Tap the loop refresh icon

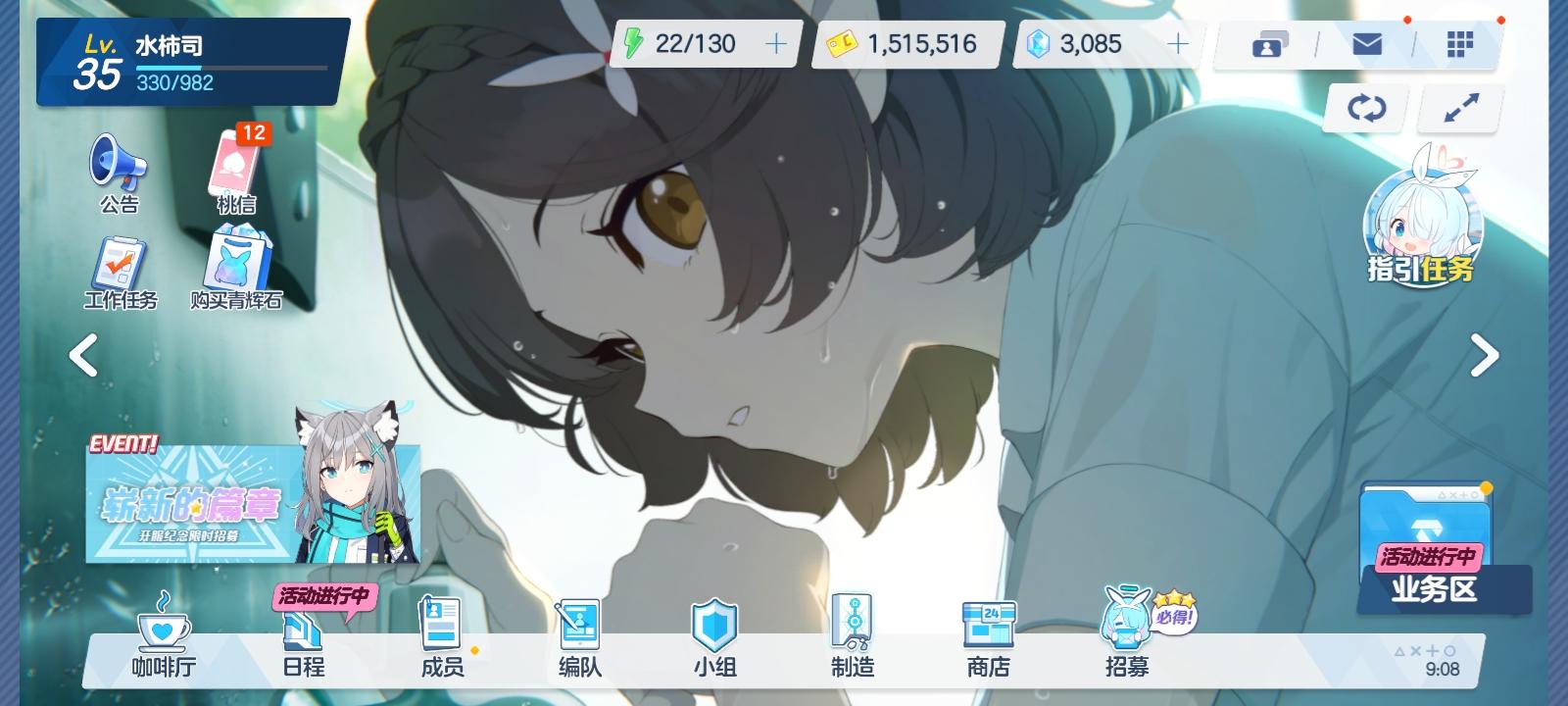tap(1365, 108)
